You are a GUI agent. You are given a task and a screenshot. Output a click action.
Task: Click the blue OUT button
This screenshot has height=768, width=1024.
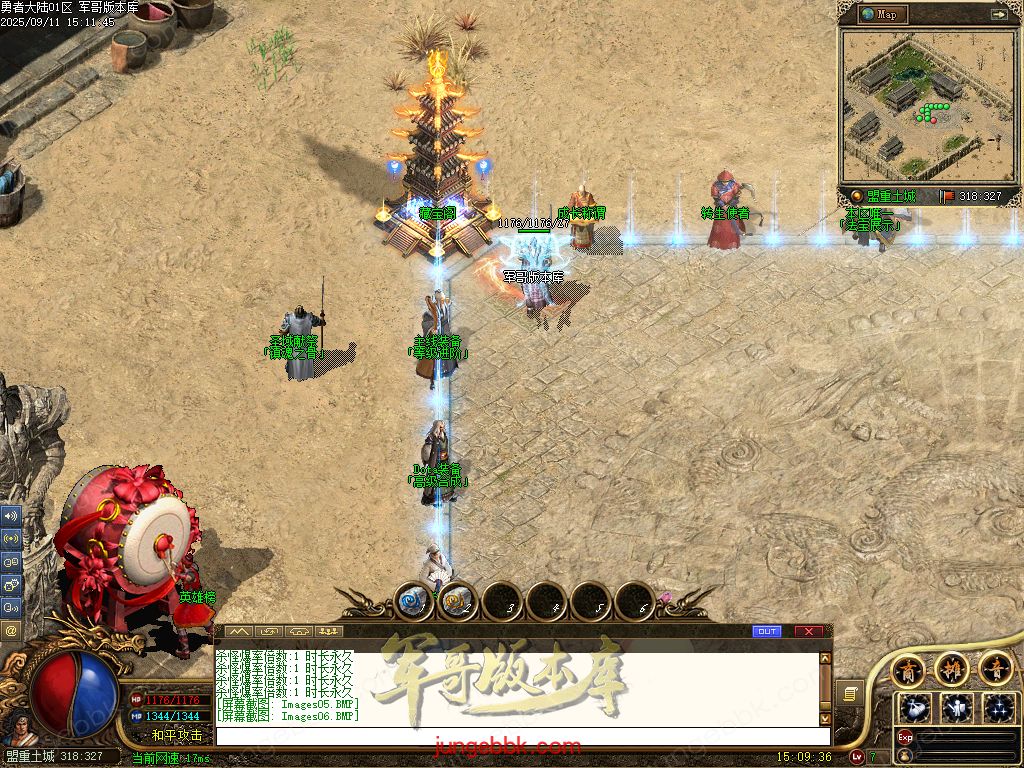point(767,631)
